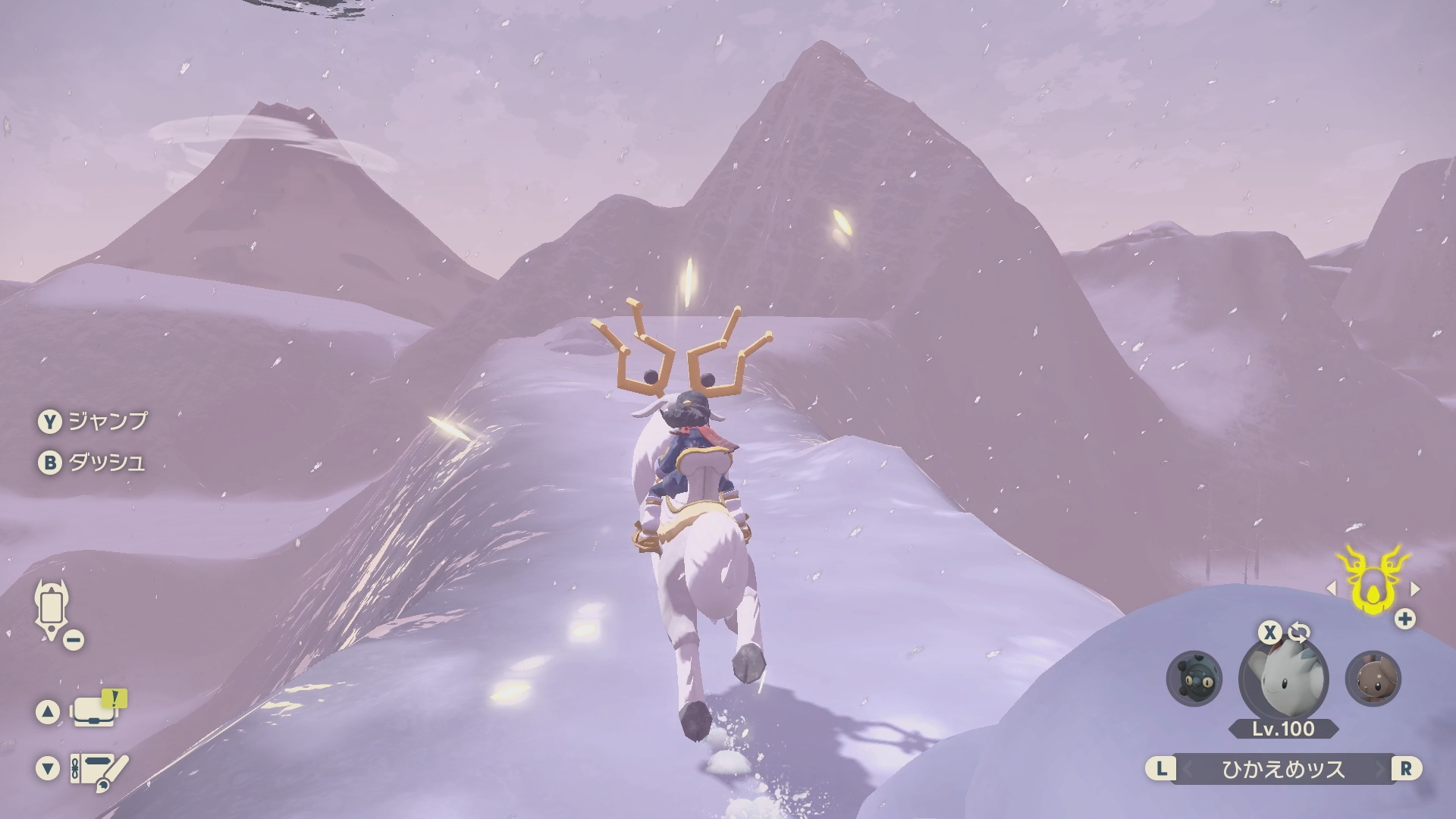Open the Arc Phone map icon

[49, 608]
